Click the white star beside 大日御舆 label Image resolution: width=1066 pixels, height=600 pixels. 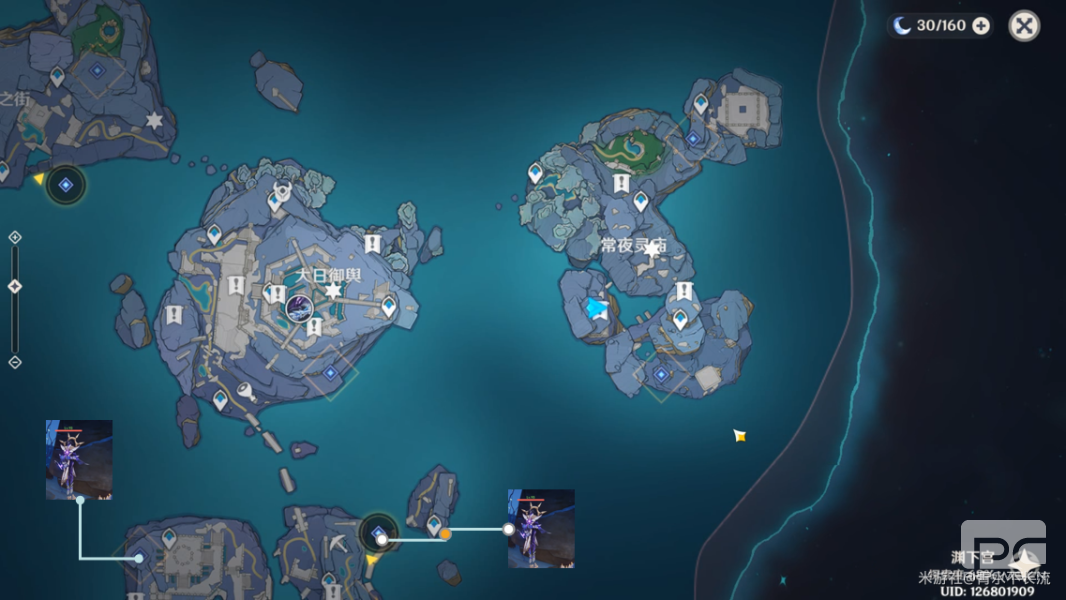pyautogui.click(x=333, y=291)
